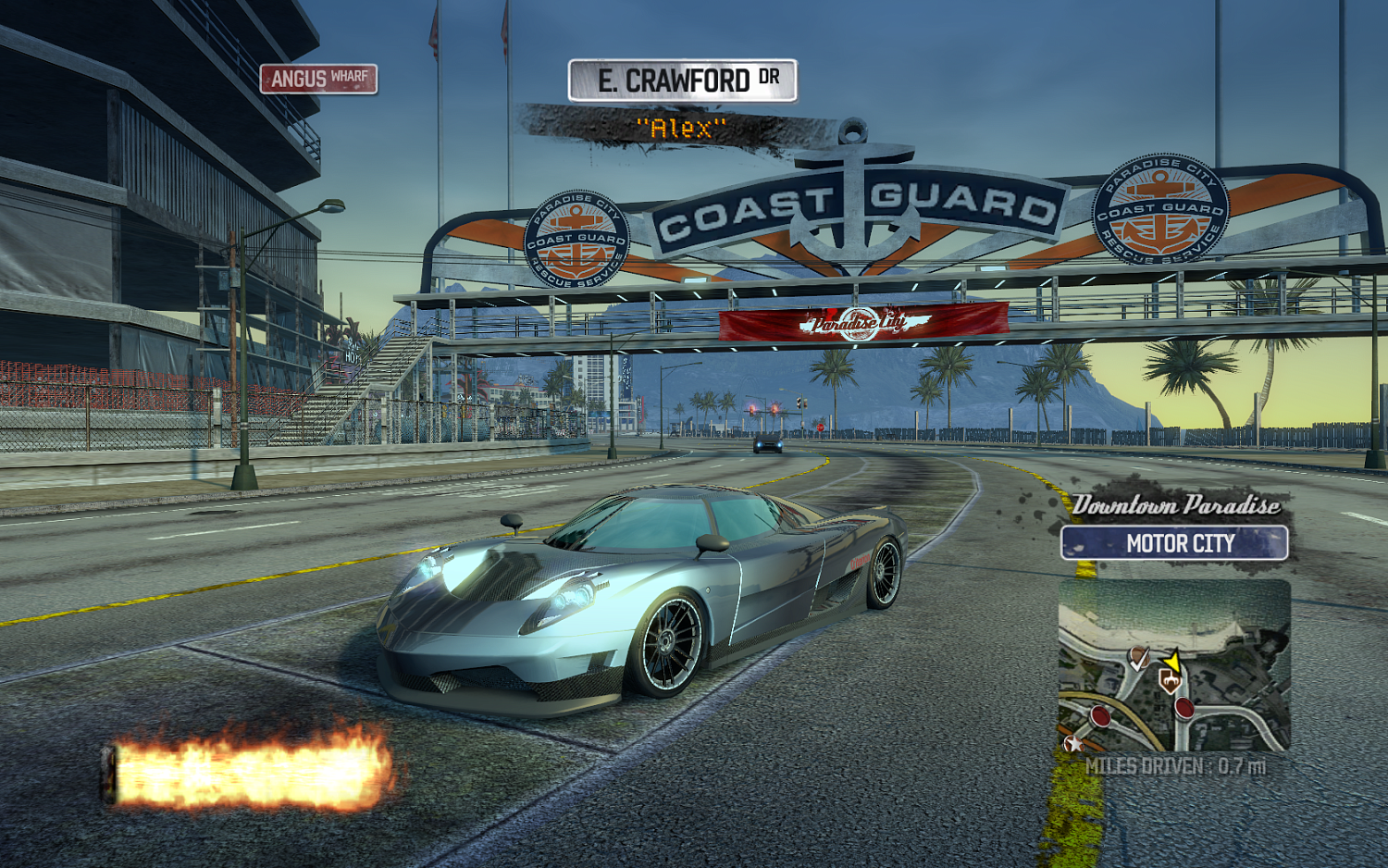
Task: Click the ANGUS WHARF district sign
Action: [319, 81]
